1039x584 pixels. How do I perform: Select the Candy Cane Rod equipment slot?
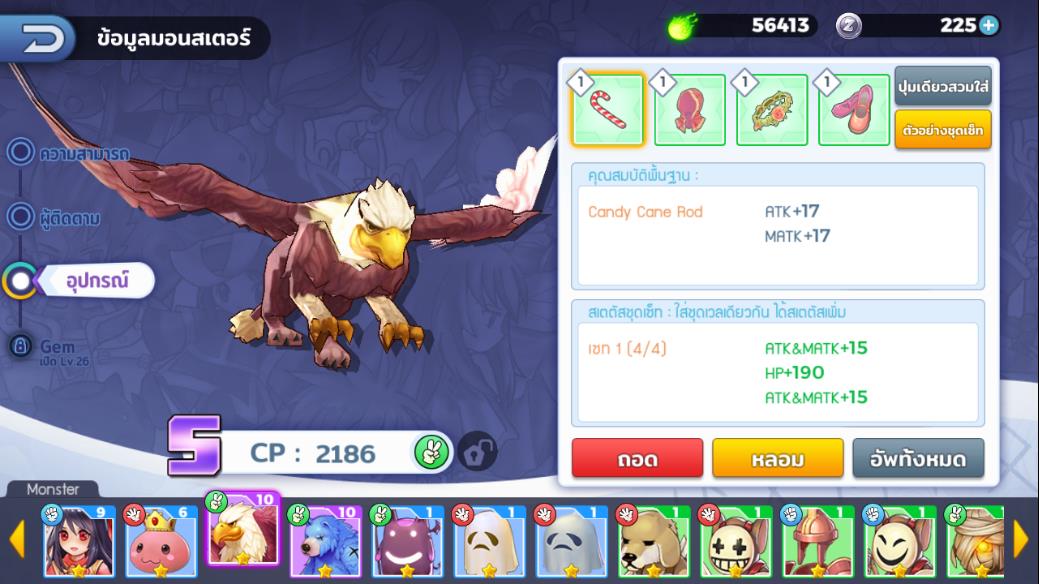click(608, 109)
